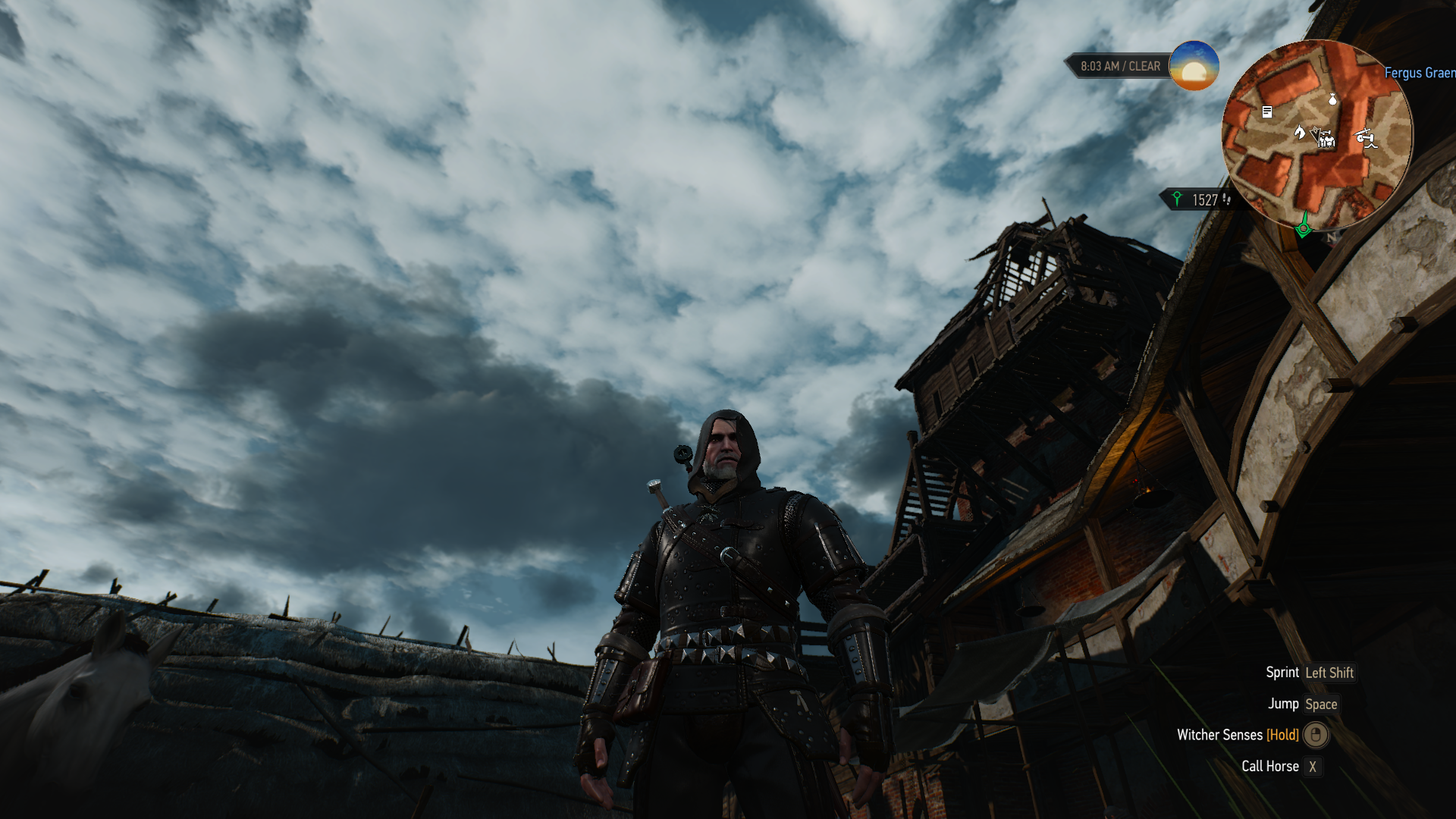Image resolution: width=1456 pixels, height=819 pixels.
Task: Click the orange '[Hold]' text for Witcher Senses
Action: (1282, 735)
